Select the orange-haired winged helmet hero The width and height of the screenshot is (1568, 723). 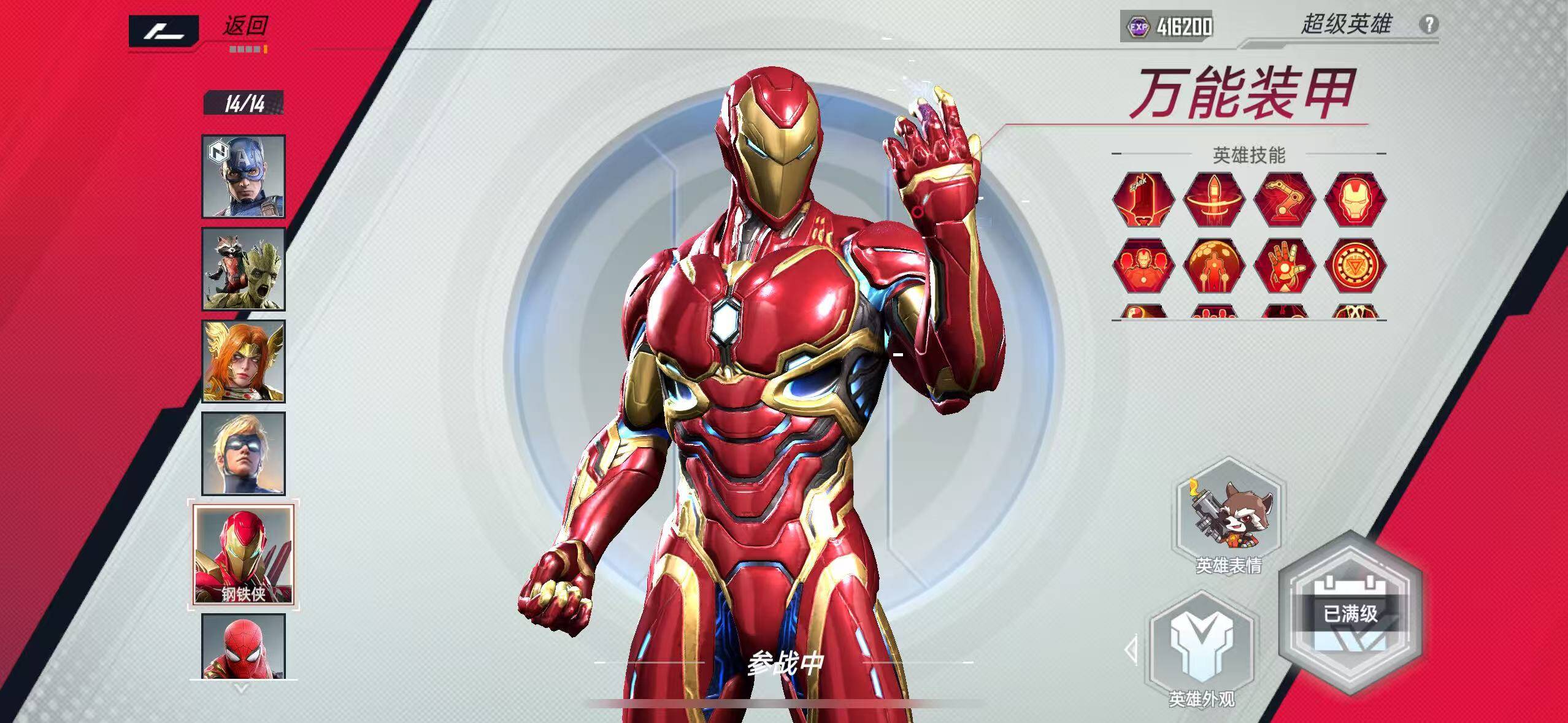[x=244, y=361]
